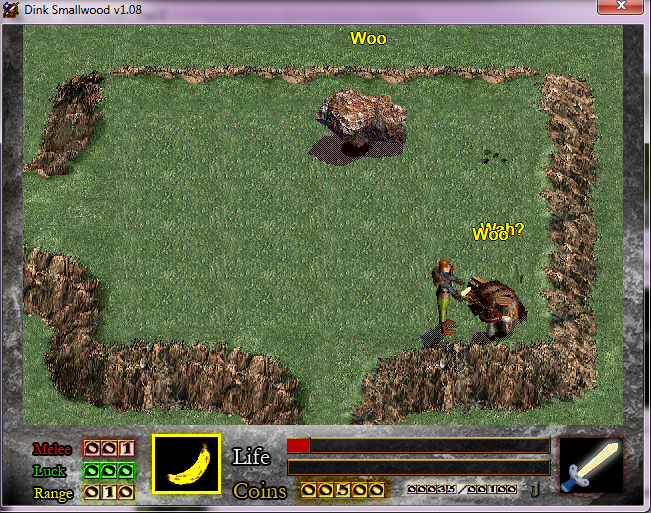Click the equipped sword weapon slot
651x513 pixels.
click(590, 465)
